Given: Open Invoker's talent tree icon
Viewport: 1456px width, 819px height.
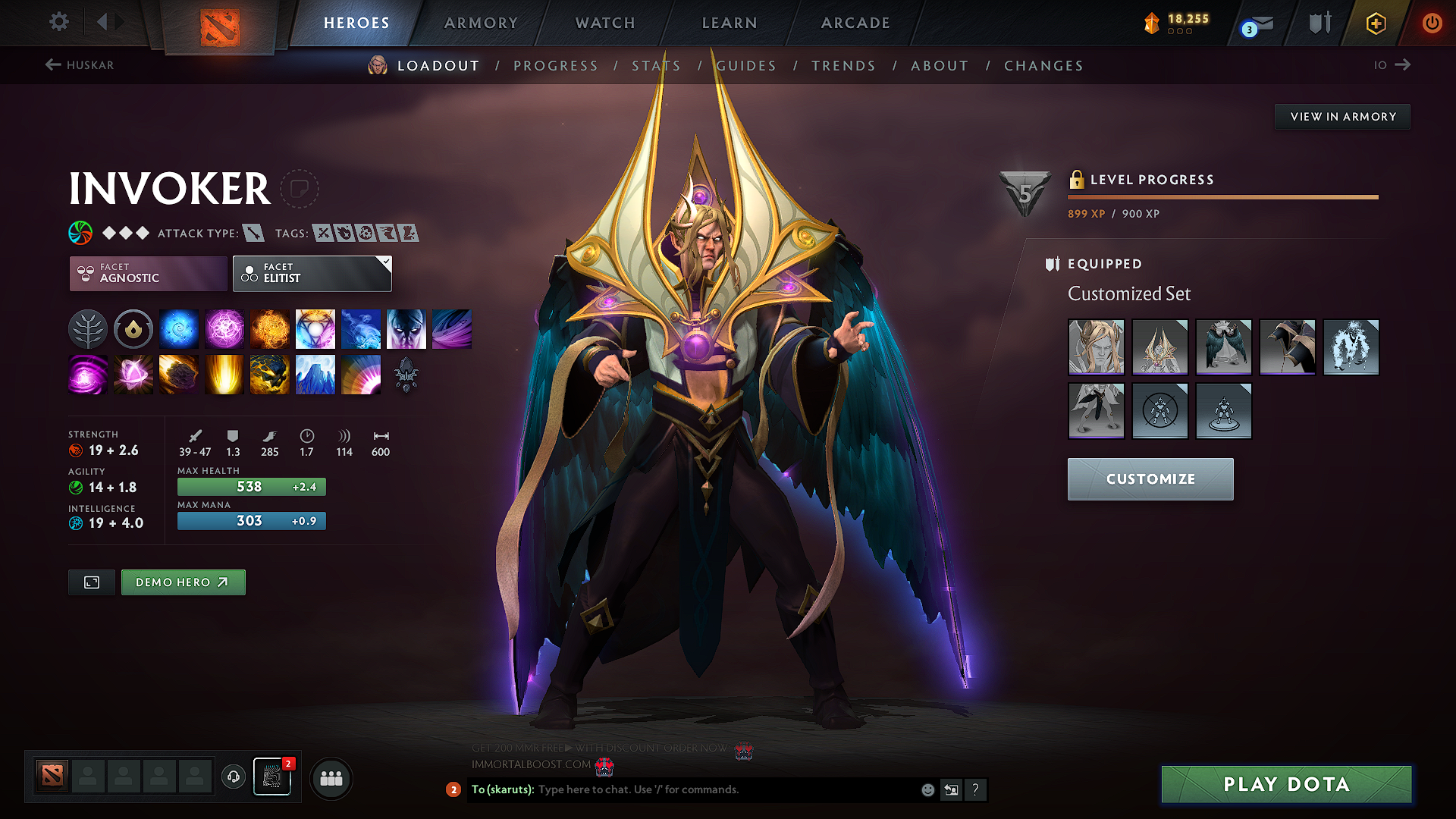Looking at the screenshot, I should (88, 328).
